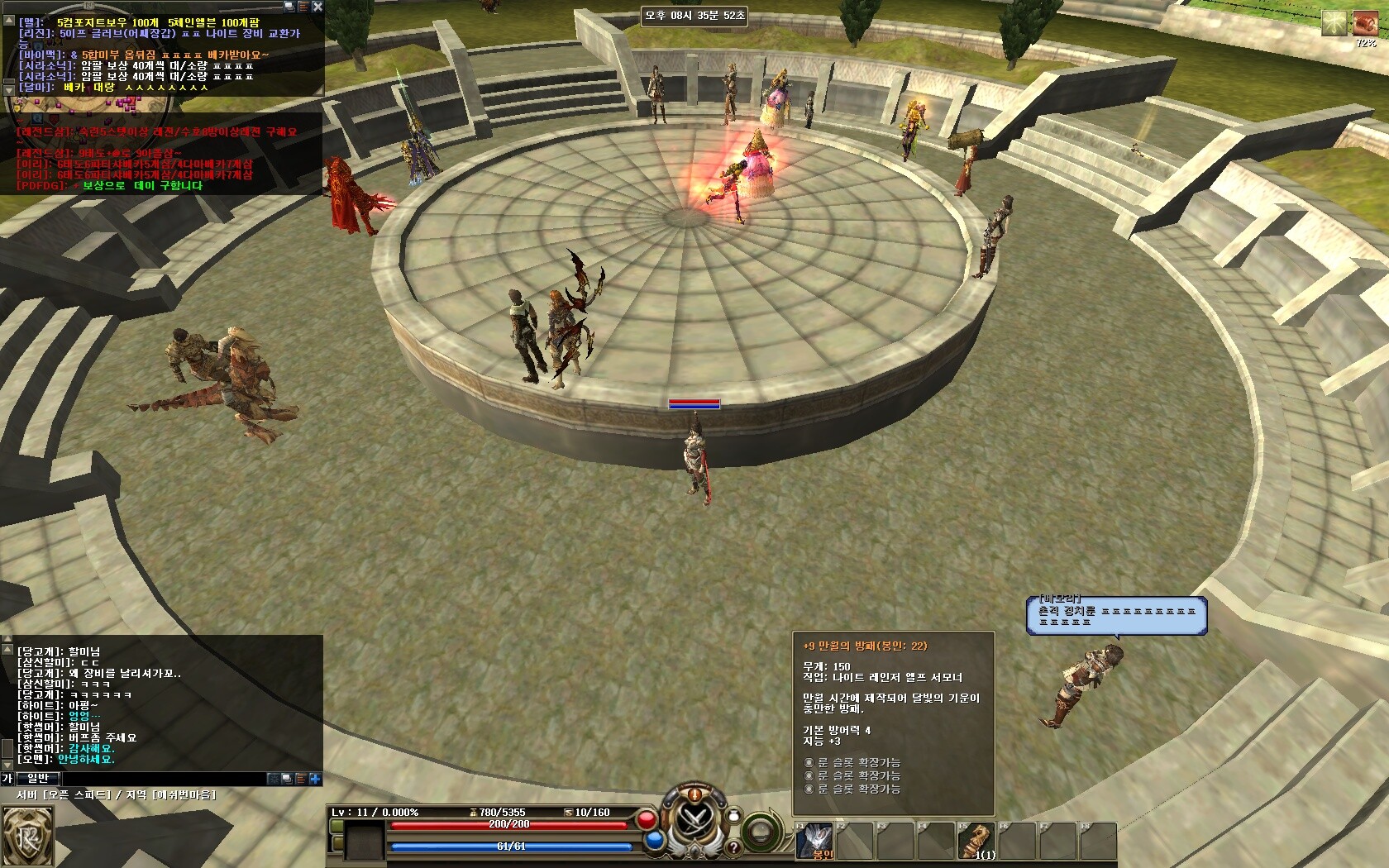Image resolution: width=1389 pixels, height=868 pixels.
Task: Select the 일반 chat channel button
Action: (38, 778)
